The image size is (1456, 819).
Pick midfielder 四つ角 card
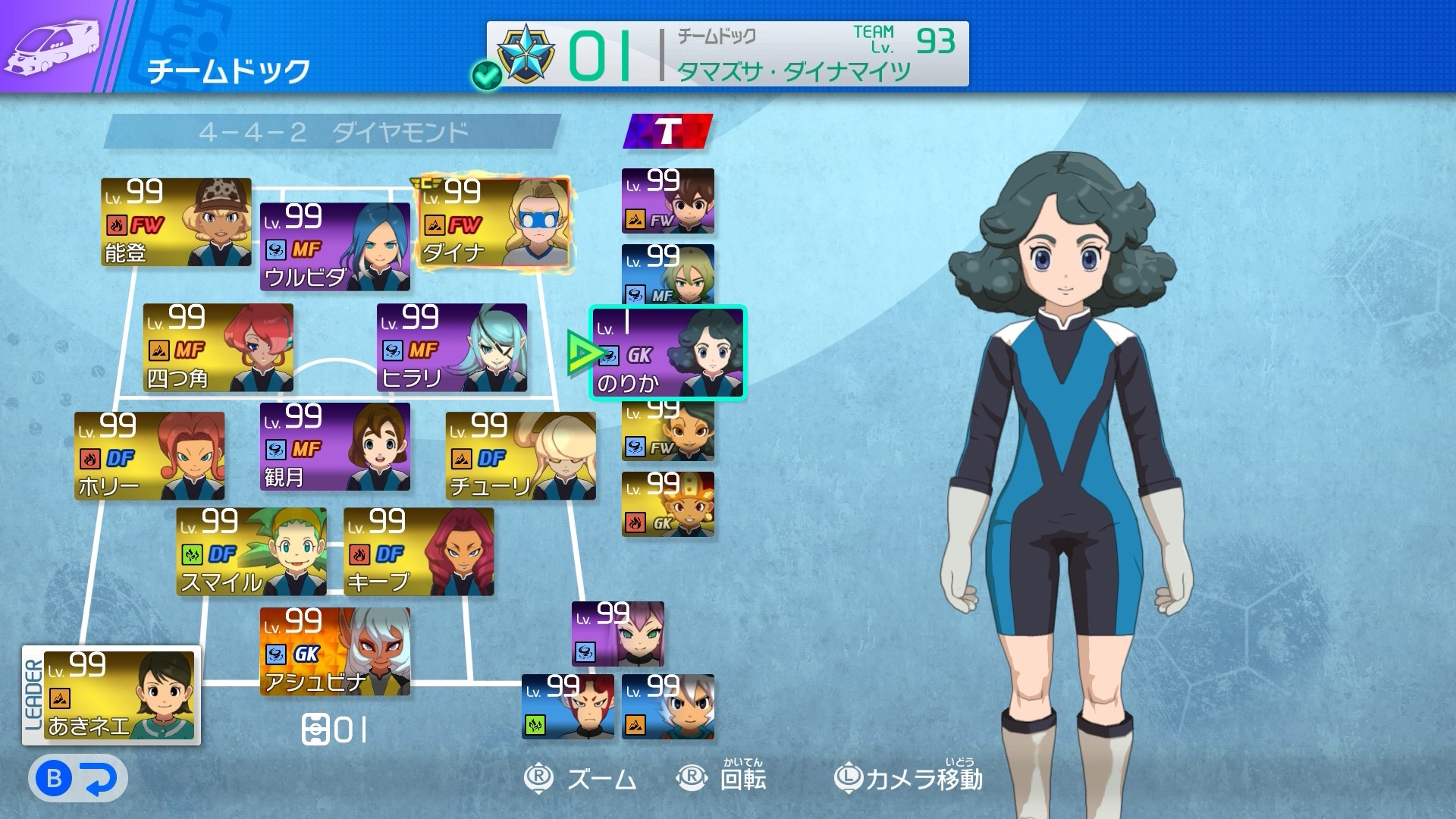click(x=218, y=347)
